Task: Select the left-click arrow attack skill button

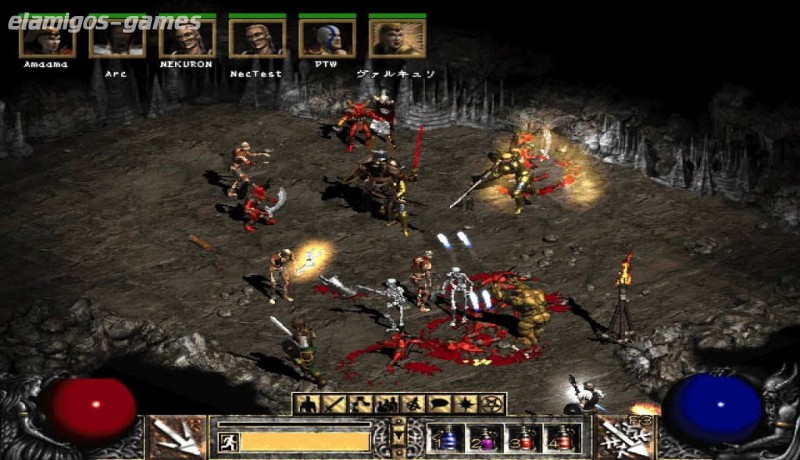Action: coord(177,437)
